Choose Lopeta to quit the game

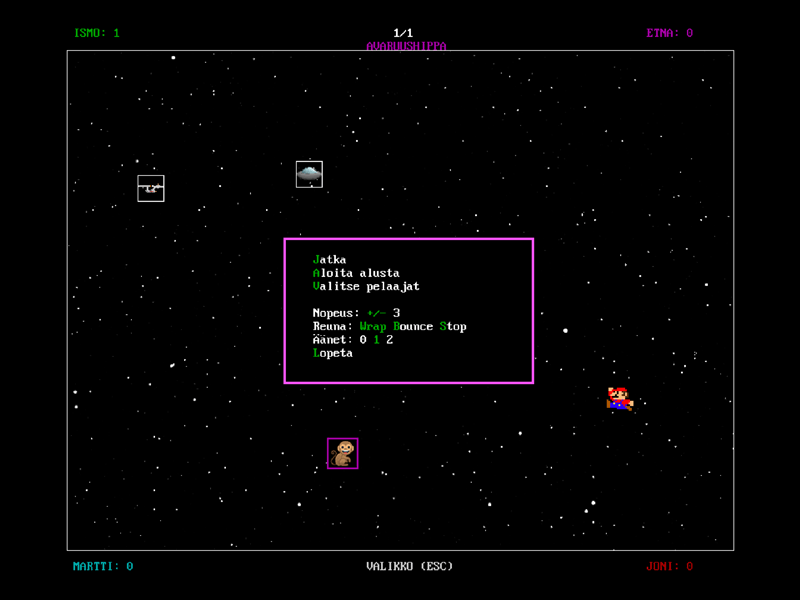coord(333,353)
